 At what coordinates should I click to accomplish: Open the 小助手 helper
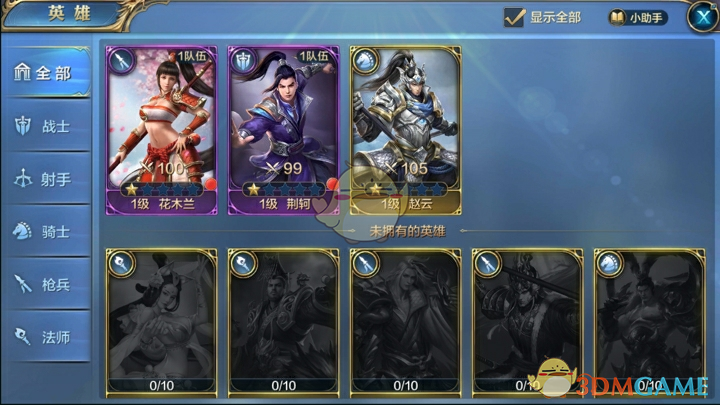[637, 17]
